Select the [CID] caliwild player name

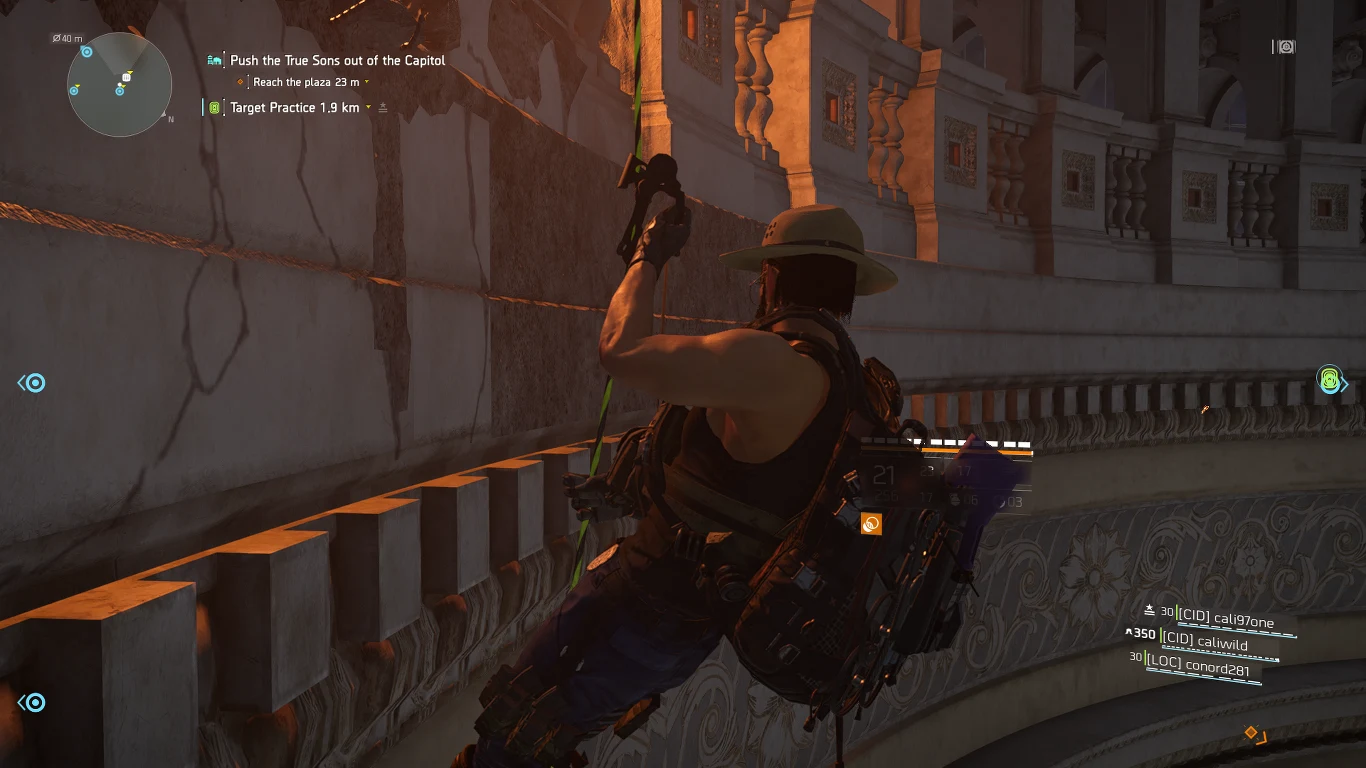(x=1204, y=641)
